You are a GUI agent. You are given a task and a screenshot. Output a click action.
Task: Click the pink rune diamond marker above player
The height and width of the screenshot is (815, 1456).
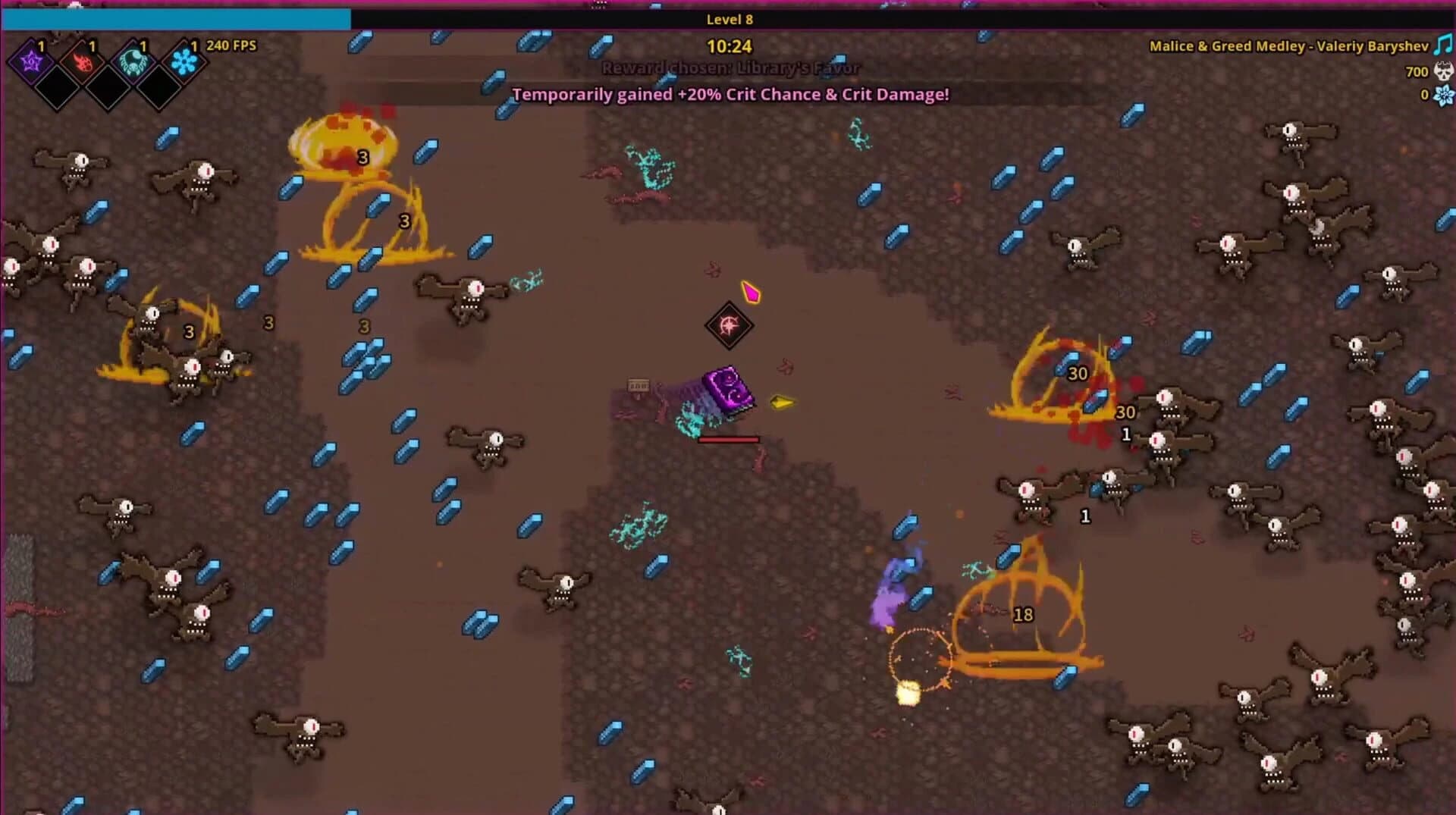[x=730, y=326]
